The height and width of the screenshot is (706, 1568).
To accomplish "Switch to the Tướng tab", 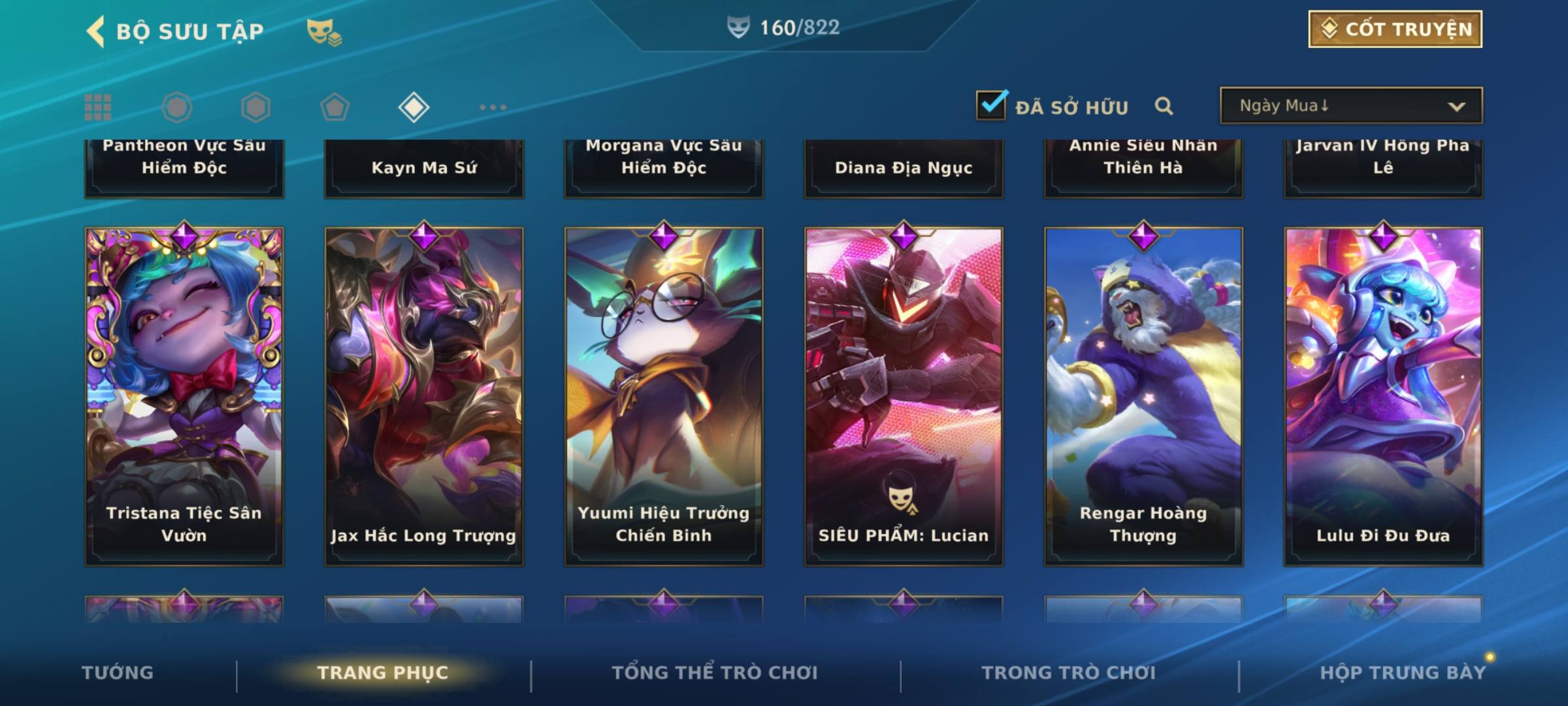I will pos(118,673).
